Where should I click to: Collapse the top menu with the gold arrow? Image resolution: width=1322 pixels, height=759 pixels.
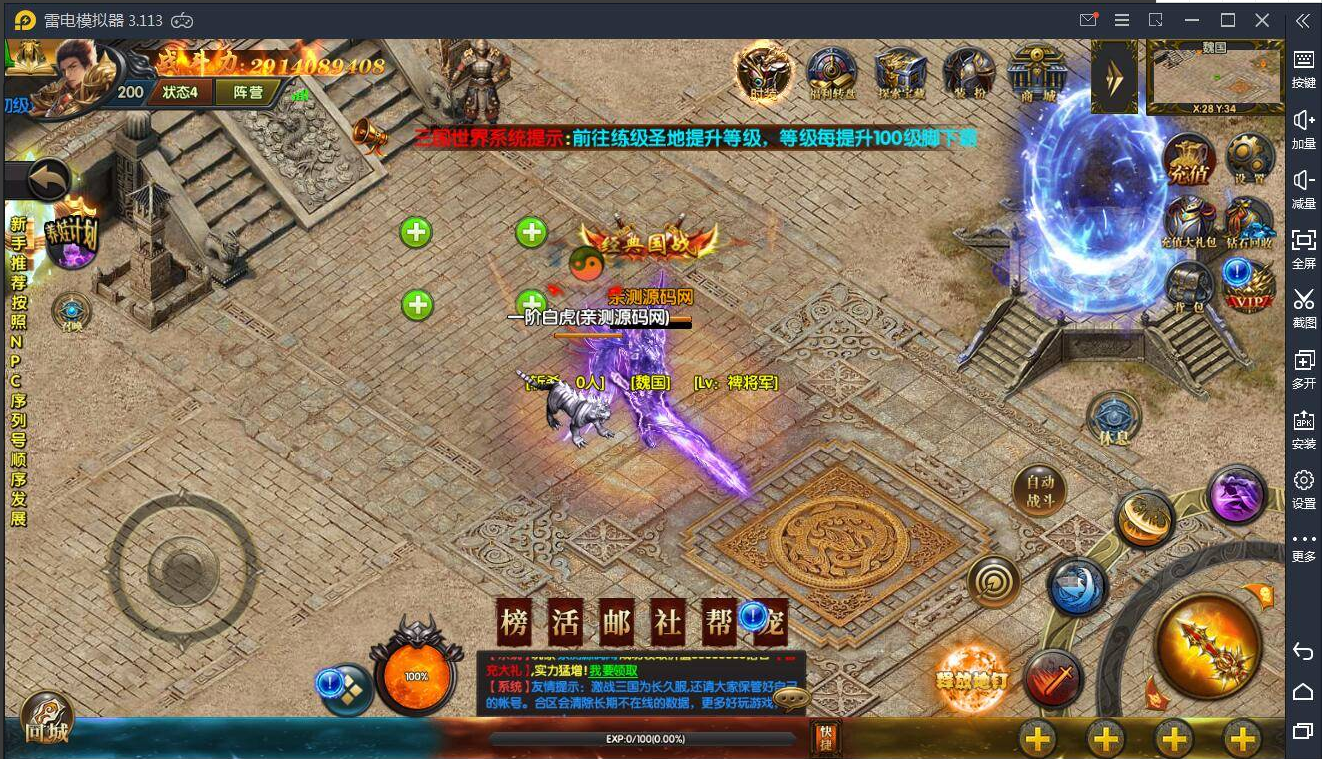tap(1114, 75)
